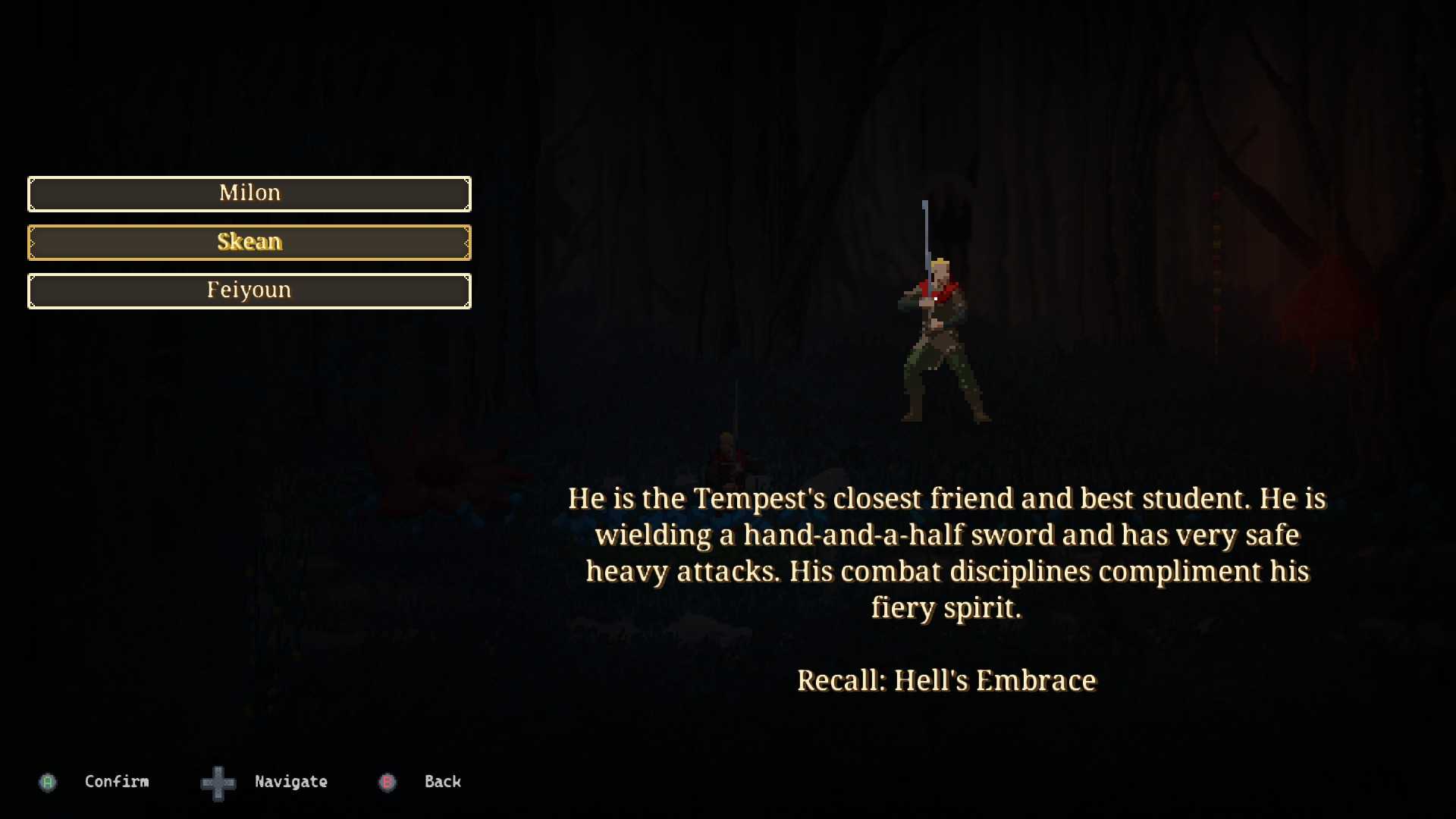The width and height of the screenshot is (1456, 819).
Task: Select the Milon character entry
Action: (x=249, y=193)
